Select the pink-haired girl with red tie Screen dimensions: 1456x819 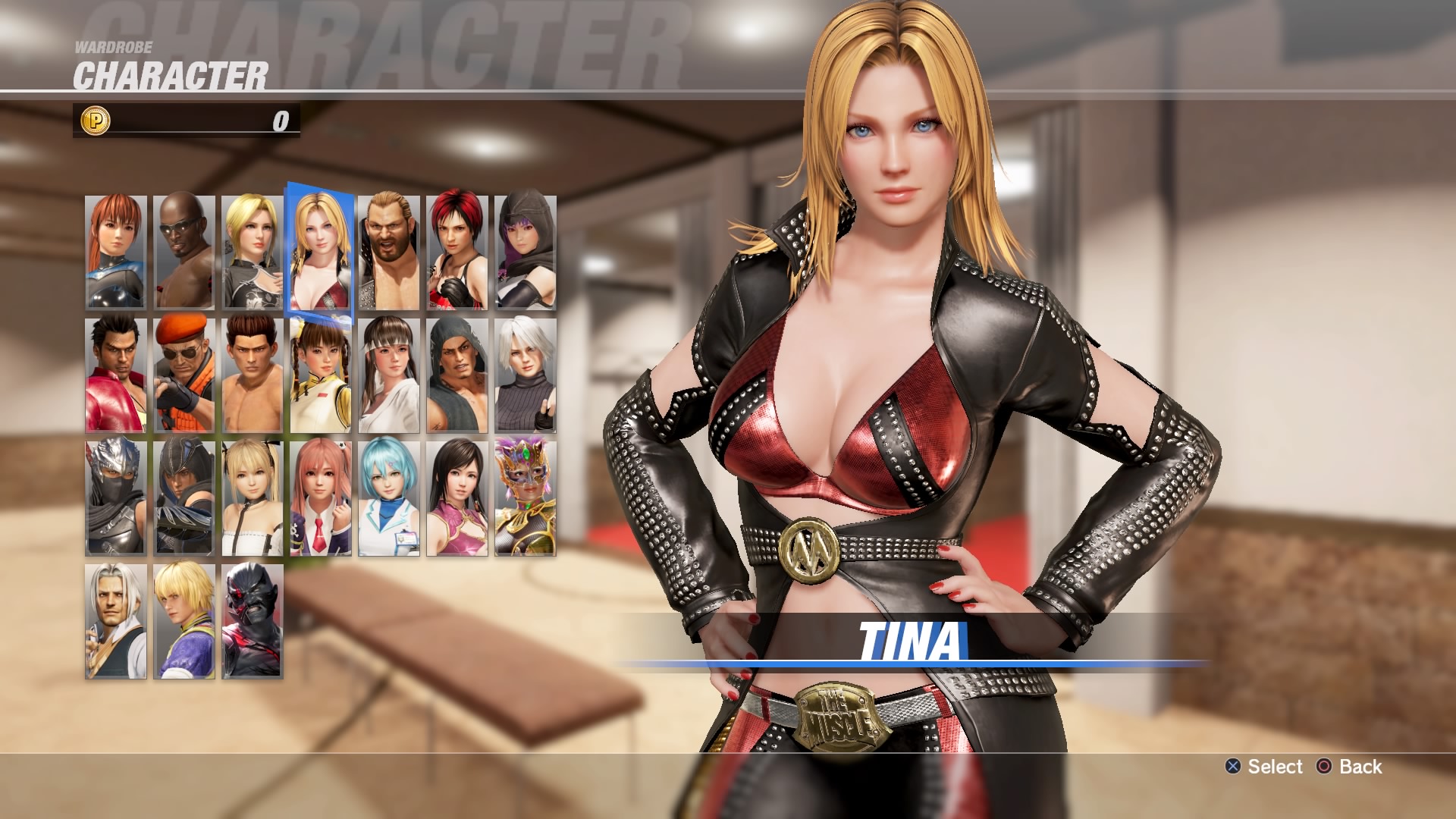coord(321,498)
